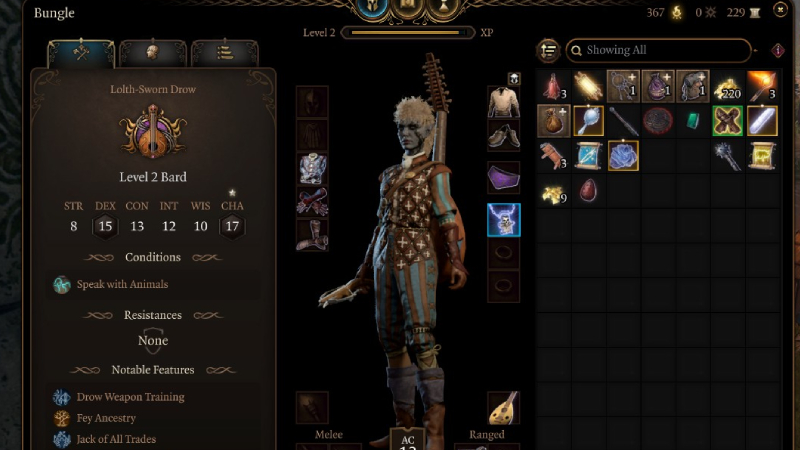The height and width of the screenshot is (450, 800).
Task: Click the inventory sort button
Action: tap(548, 50)
